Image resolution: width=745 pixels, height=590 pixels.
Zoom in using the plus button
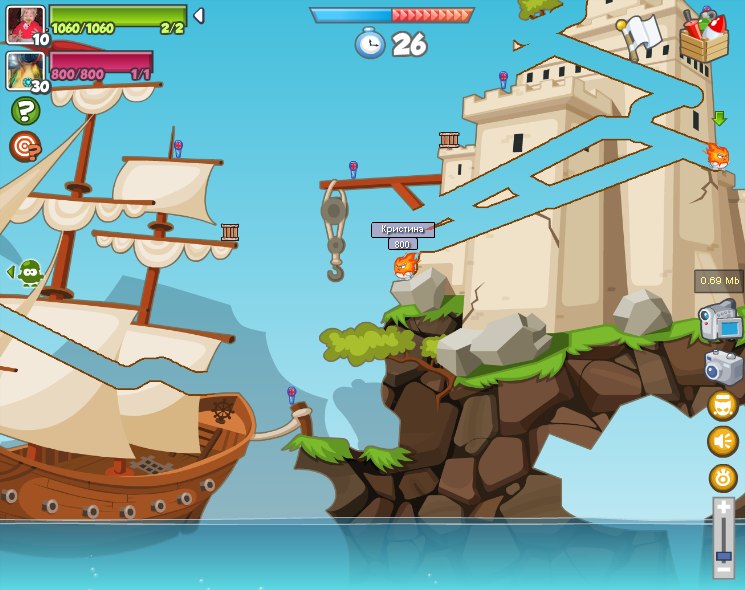coord(723,508)
